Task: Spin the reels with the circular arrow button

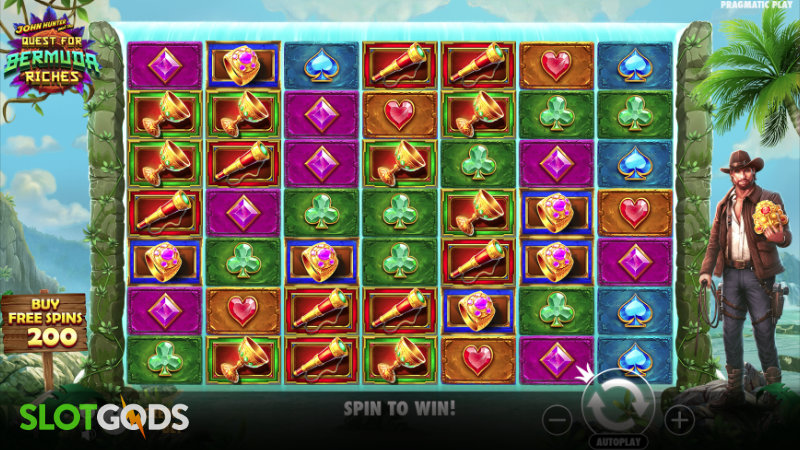Action: (x=619, y=404)
